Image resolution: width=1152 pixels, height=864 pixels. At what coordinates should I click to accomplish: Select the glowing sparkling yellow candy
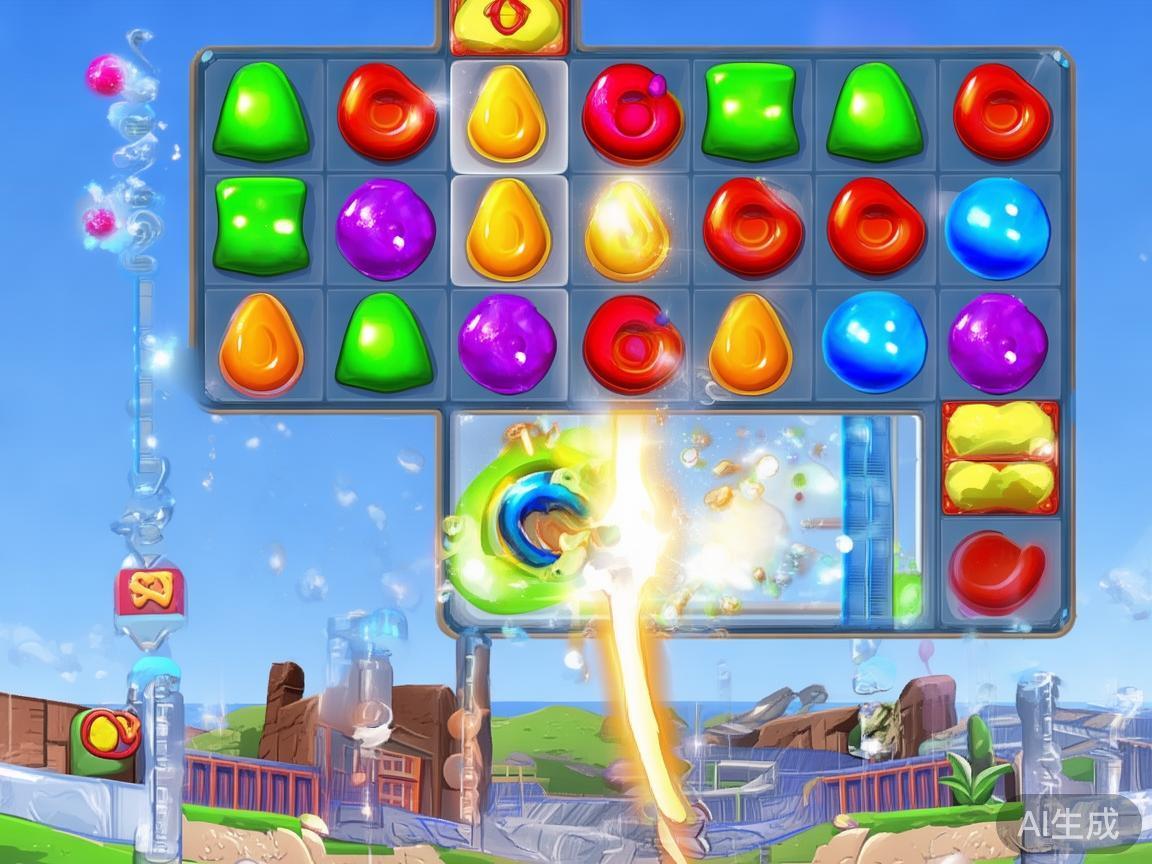pyautogui.click(x=627, y=230)
